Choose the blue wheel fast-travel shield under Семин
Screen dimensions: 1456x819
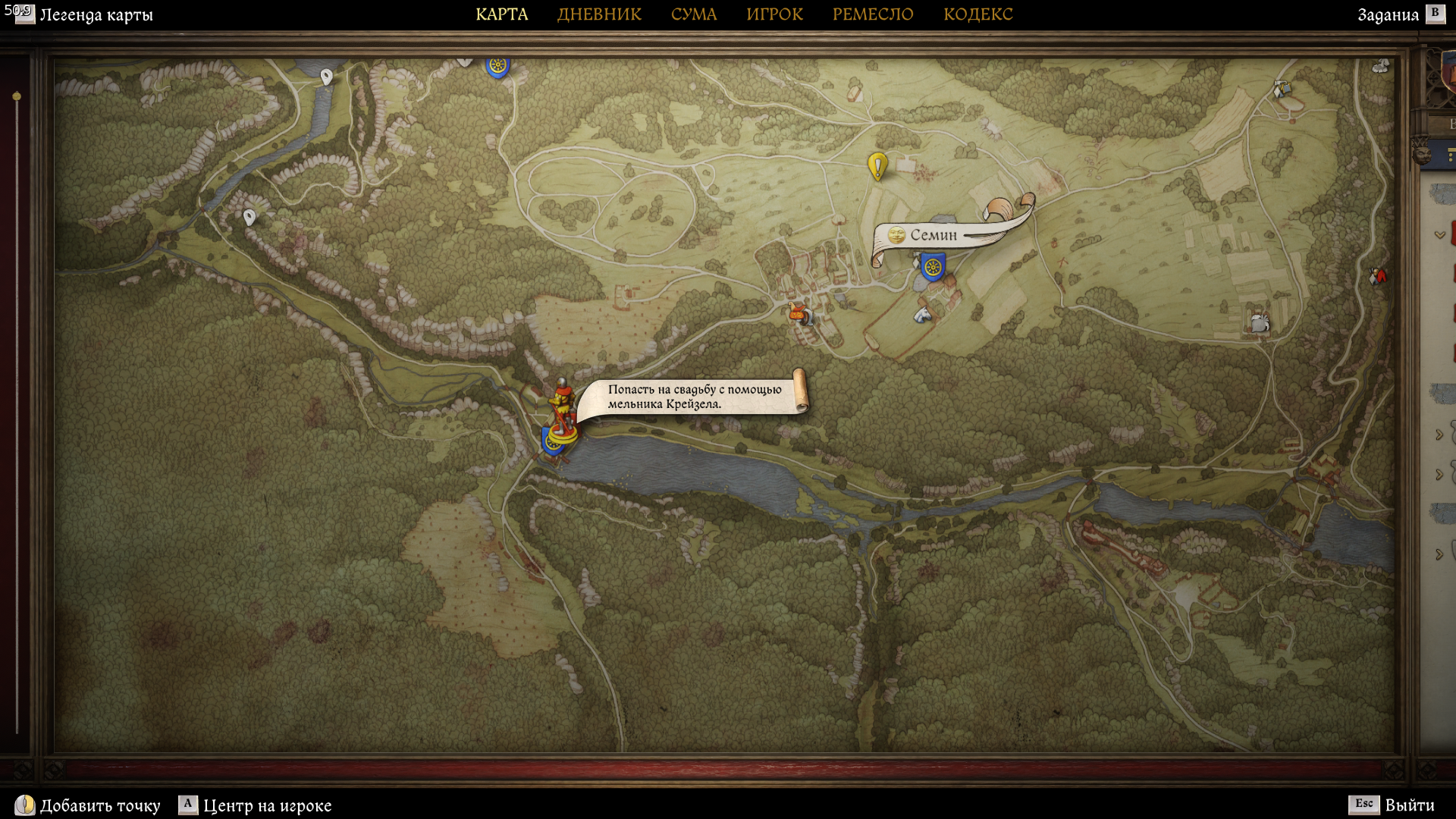click(933, 268)
